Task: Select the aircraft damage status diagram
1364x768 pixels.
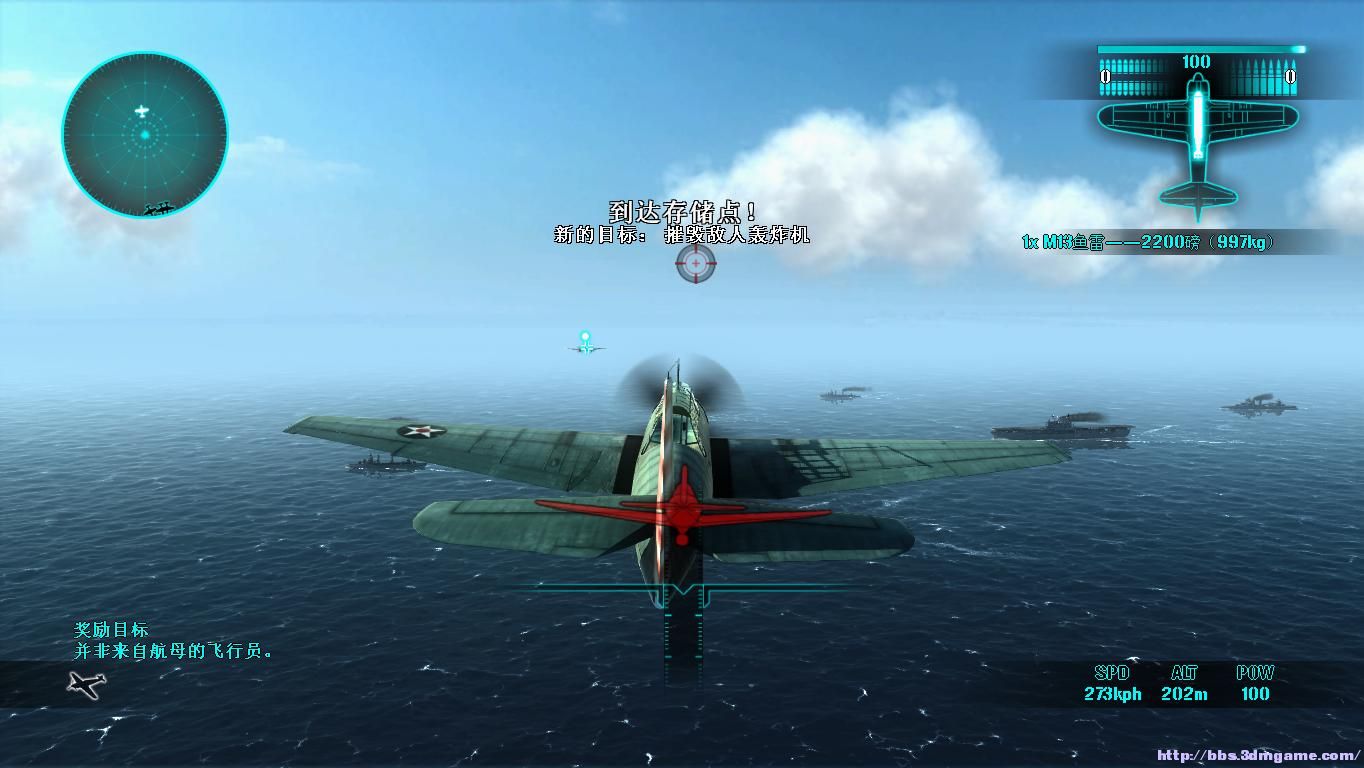Action: pos(1197,145)
